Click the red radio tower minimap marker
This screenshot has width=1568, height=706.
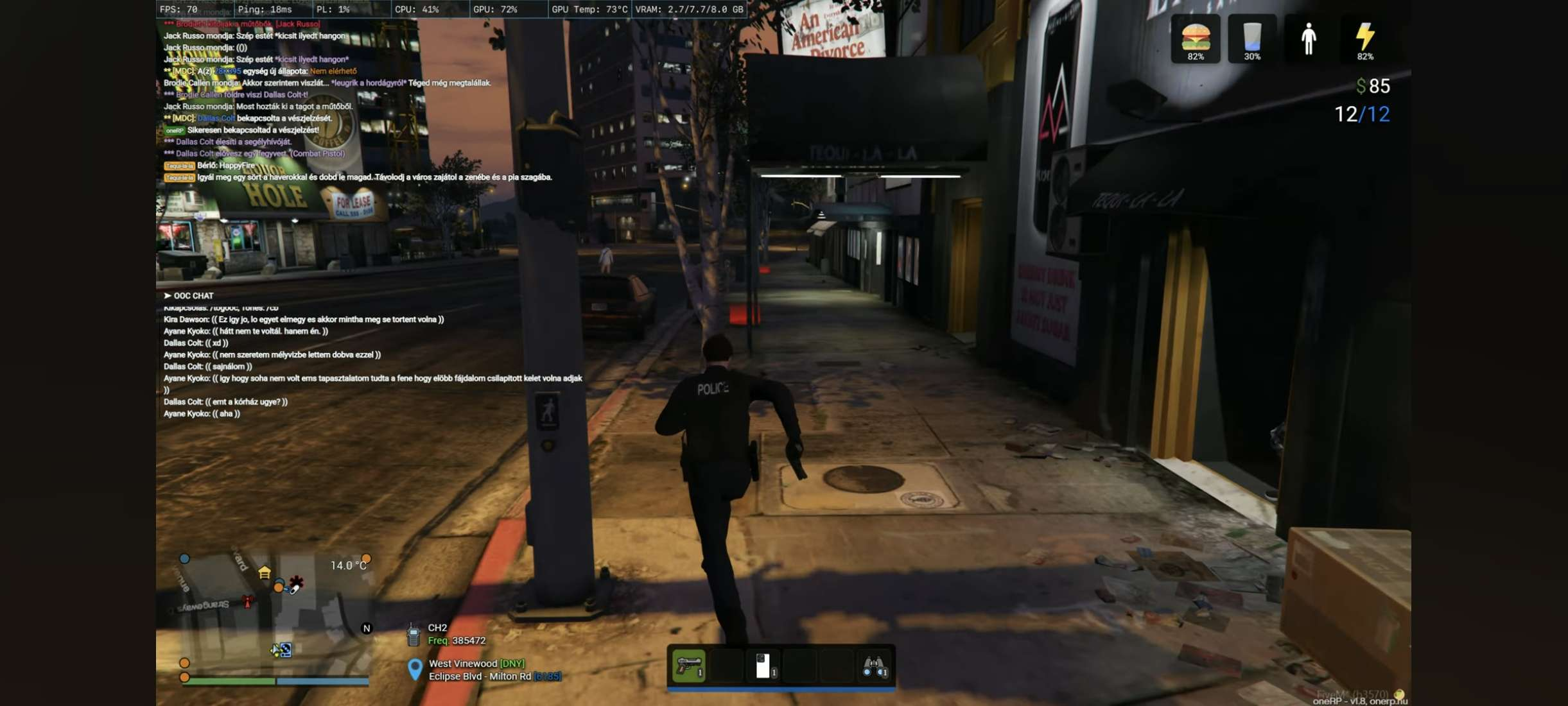(x=247, y=601)
